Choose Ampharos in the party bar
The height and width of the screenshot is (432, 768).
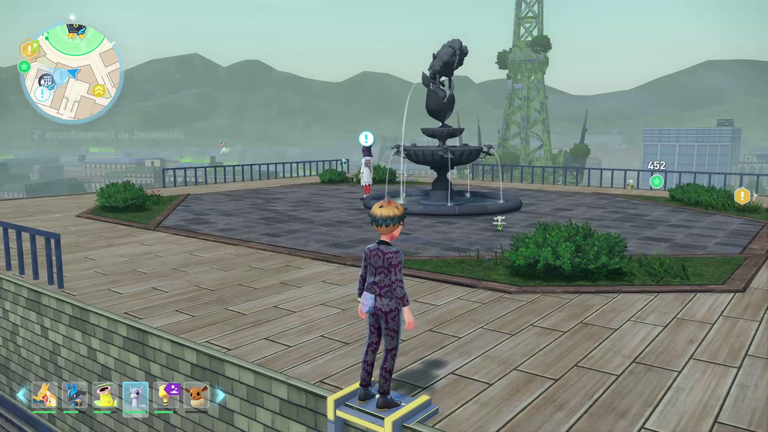[166, 395]
